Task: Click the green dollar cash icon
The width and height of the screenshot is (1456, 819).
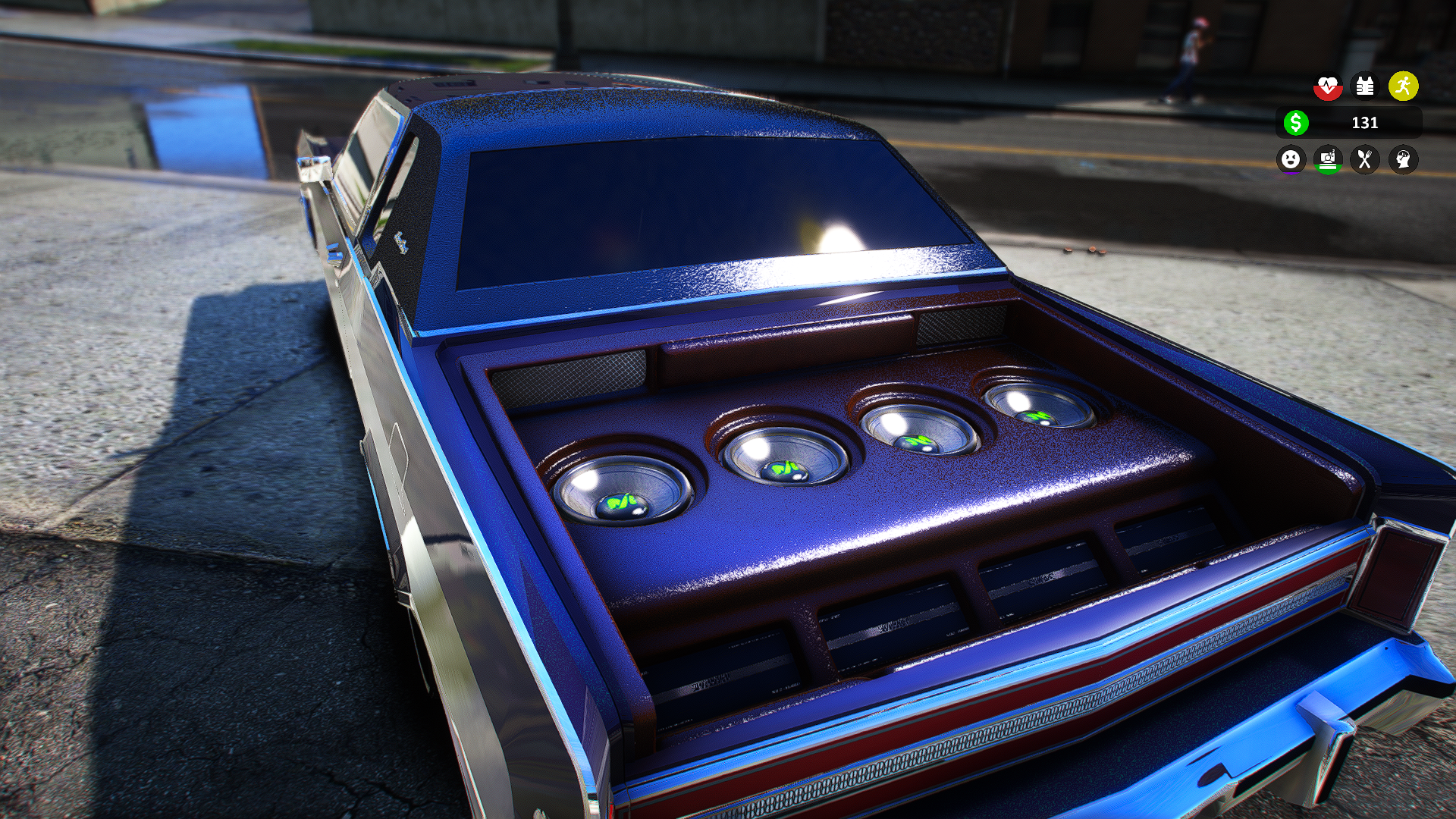Action: coord(1296,122)
